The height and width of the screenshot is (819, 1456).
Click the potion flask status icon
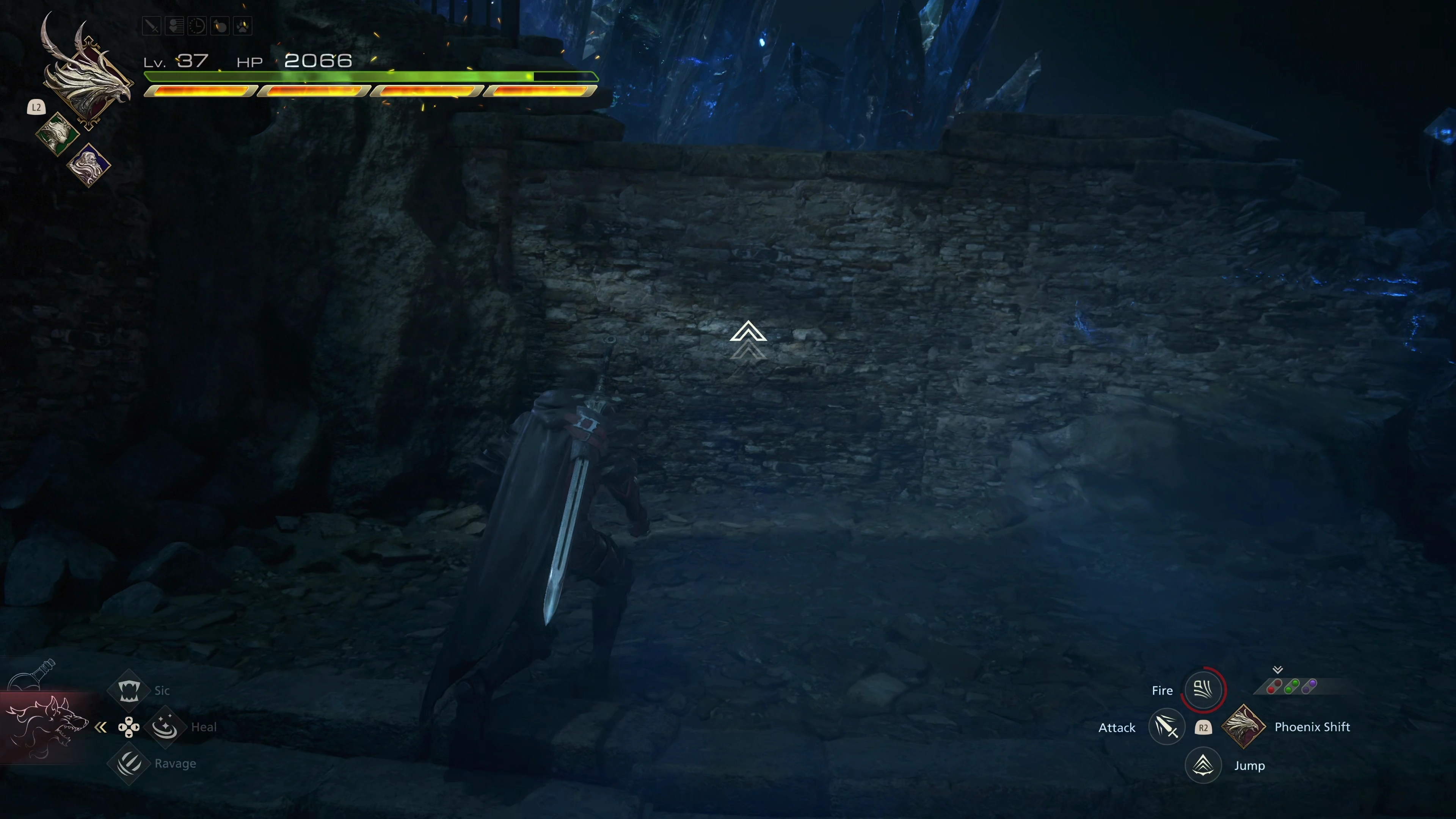tap(220, 26)
